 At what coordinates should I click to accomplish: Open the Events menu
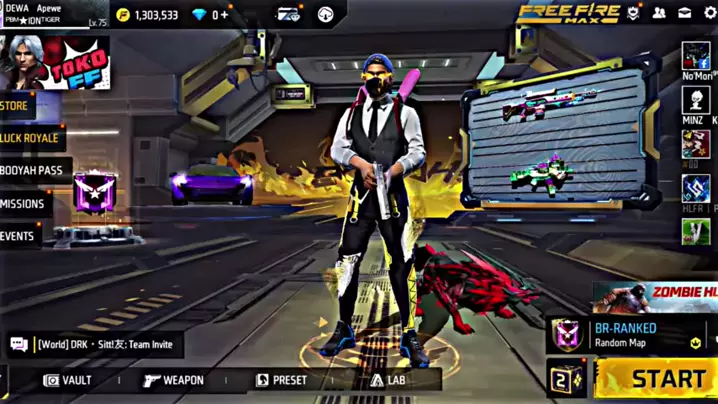pos(19,236)
